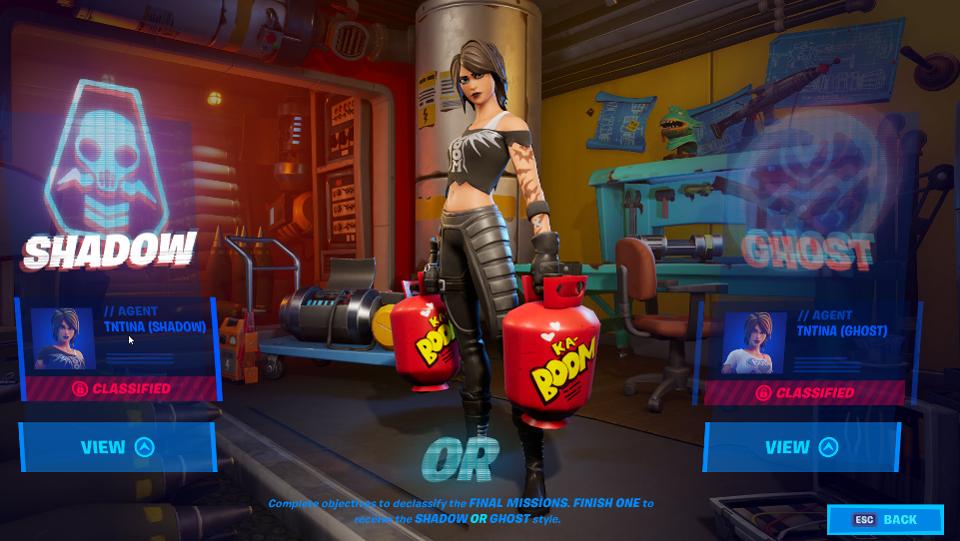Open the Shadow side View button
Image resolution: width=960 pixels, height=541 pixels.
(x=117, y=447)
